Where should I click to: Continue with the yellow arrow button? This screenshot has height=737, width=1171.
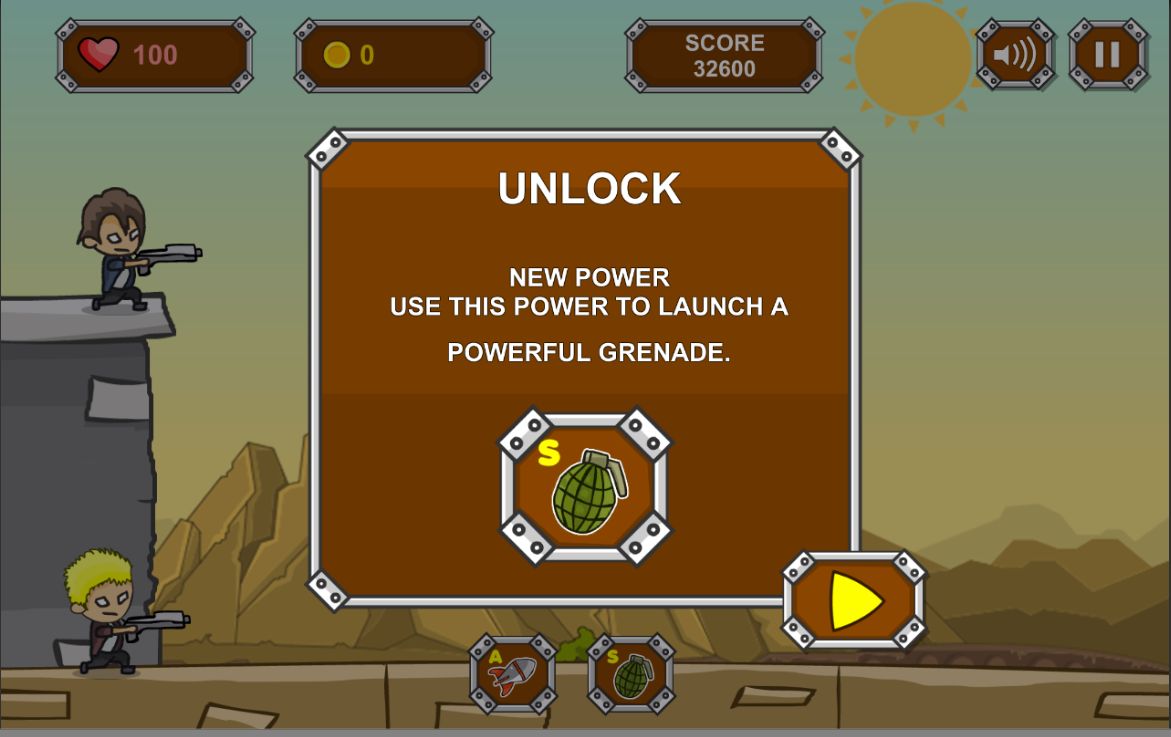pyautogui.click(x=855, y=601)
